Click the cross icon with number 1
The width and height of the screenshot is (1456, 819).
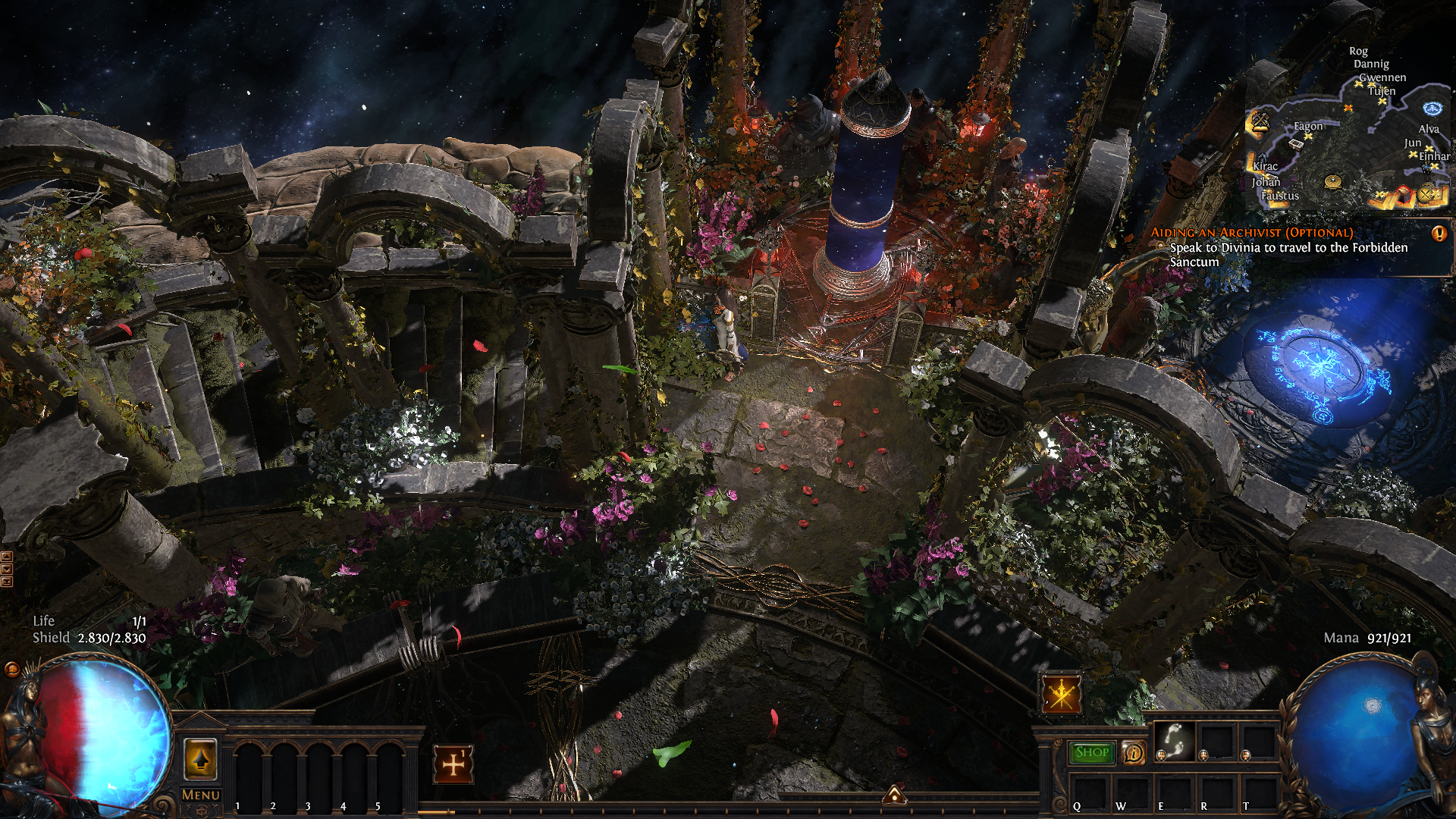pos(453,764)
